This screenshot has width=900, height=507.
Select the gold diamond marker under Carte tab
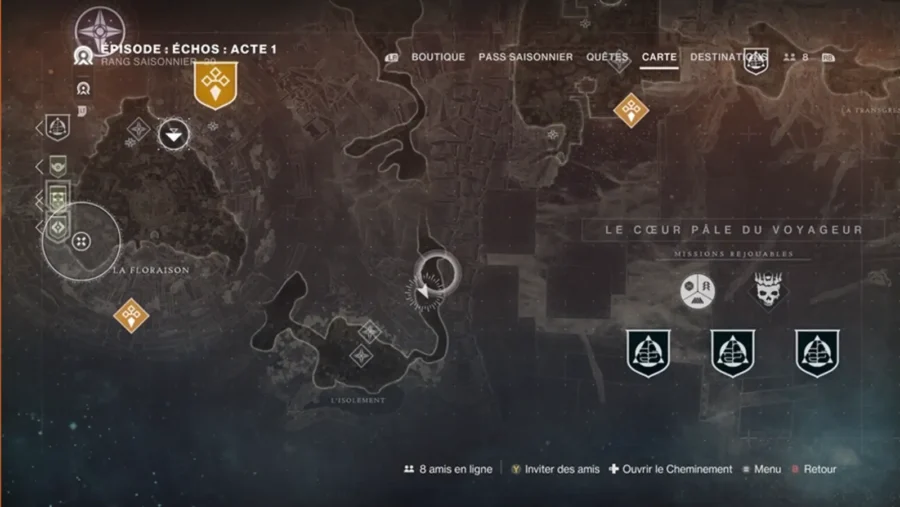pos(631,109)
